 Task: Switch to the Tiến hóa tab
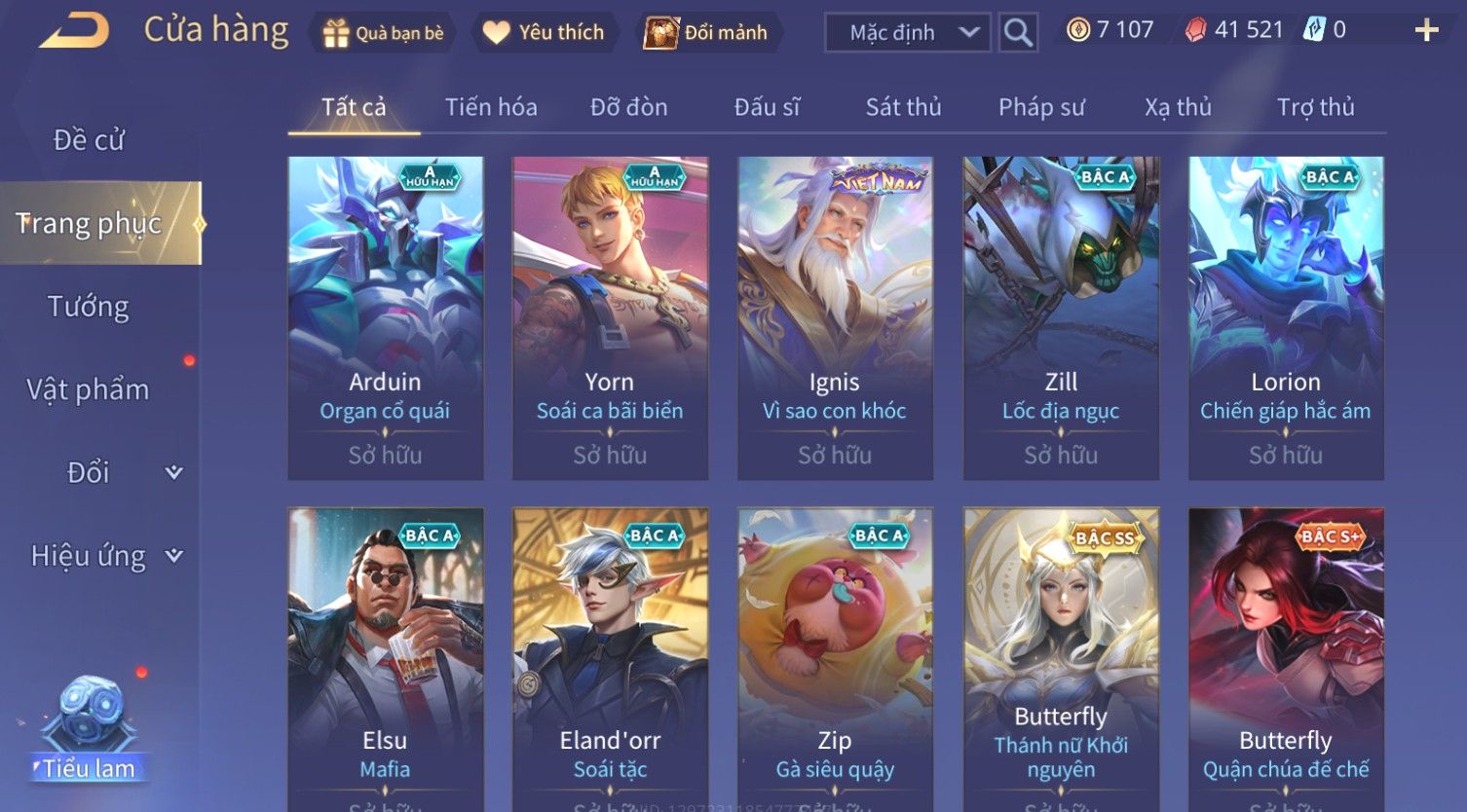[x=491, y=107]
